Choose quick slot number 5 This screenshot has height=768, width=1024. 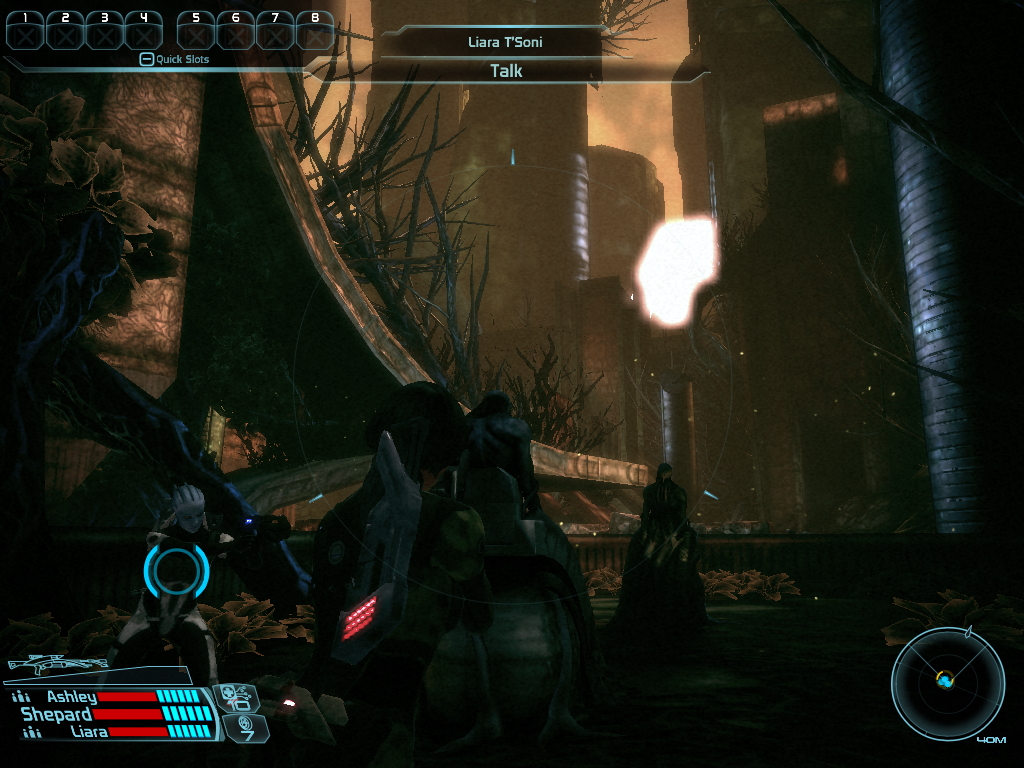pyautogui.click(x=196, y=31)
